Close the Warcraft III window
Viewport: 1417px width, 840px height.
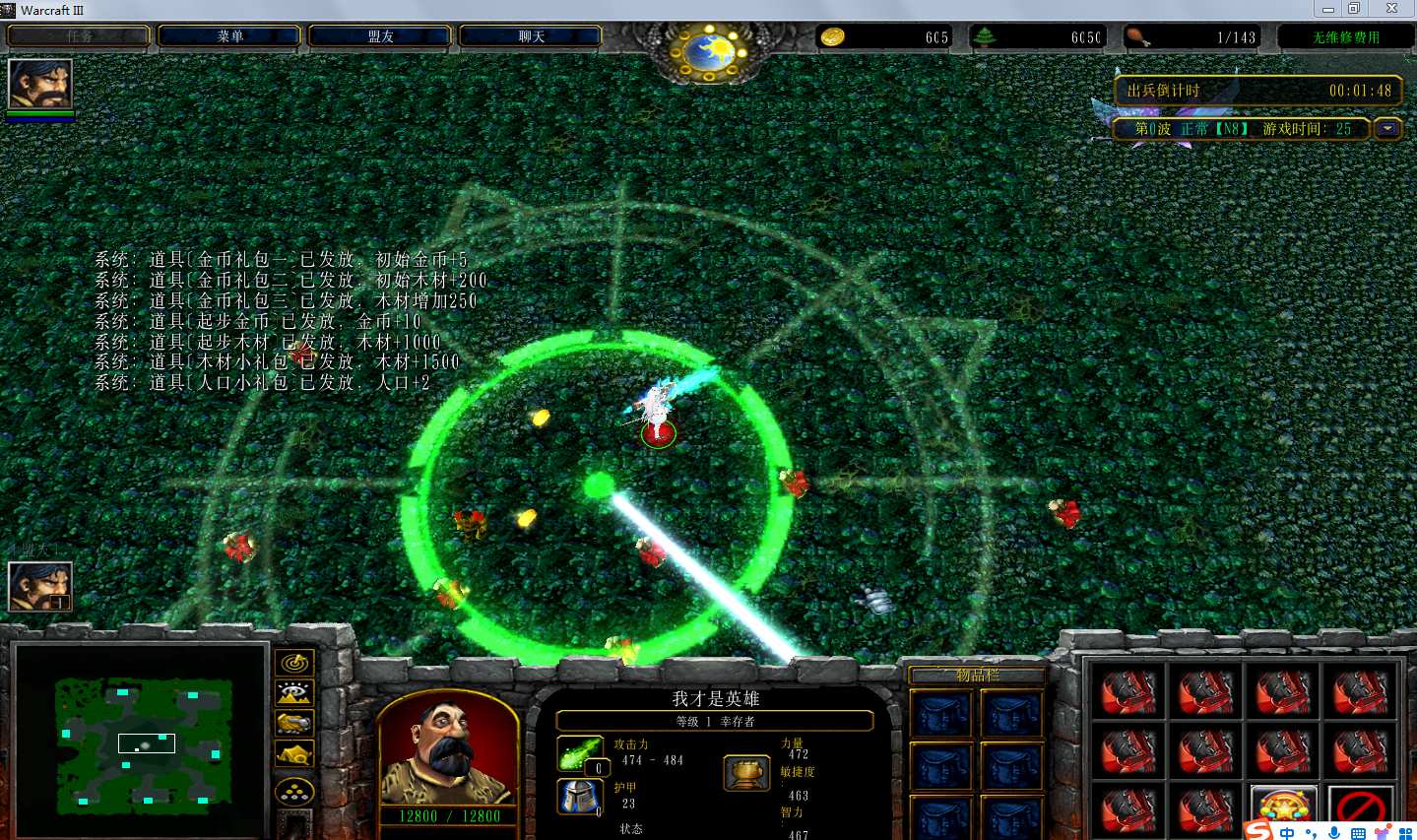click(x=1391, y=9)
